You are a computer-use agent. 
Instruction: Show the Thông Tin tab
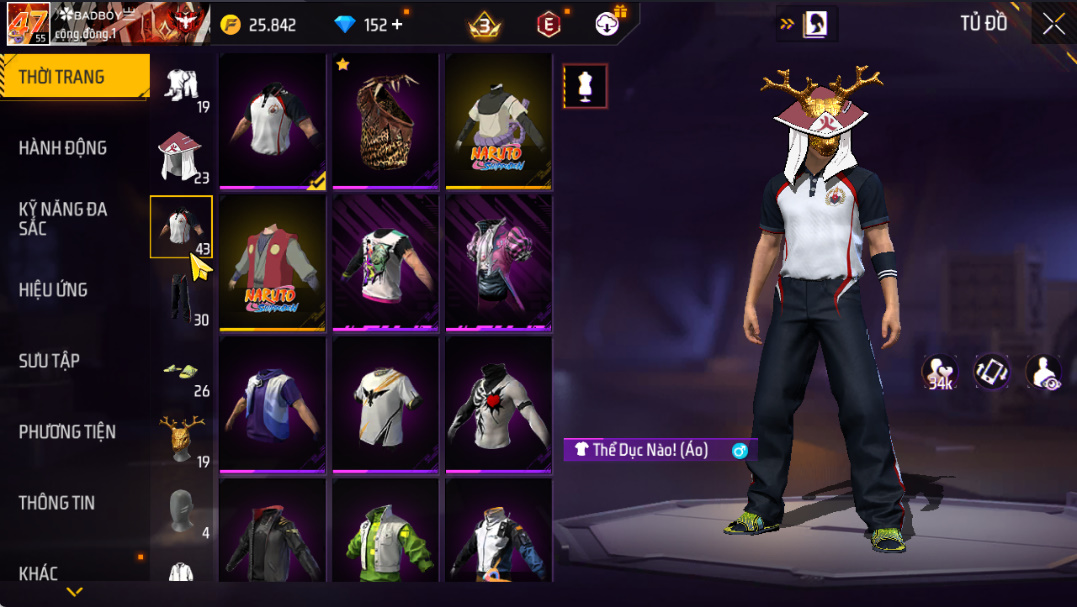point(57,503)
